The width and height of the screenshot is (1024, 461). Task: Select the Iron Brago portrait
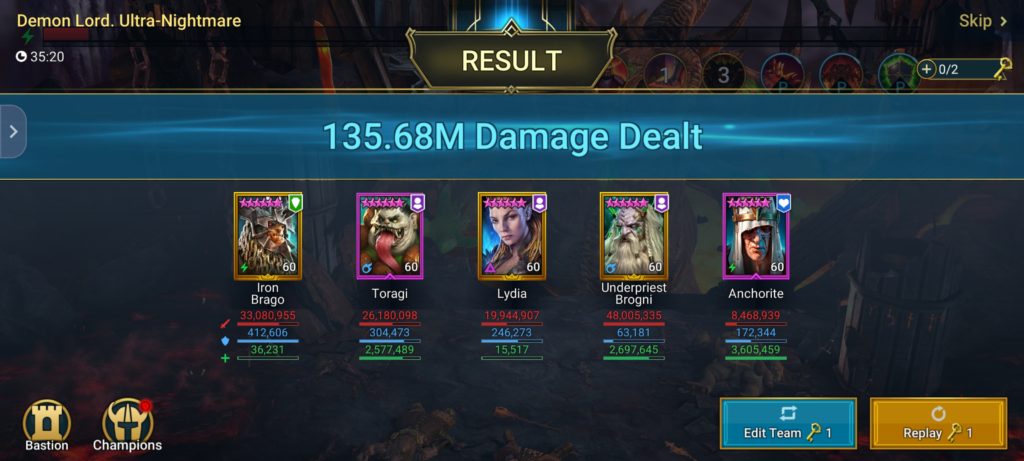pos(268,236)
